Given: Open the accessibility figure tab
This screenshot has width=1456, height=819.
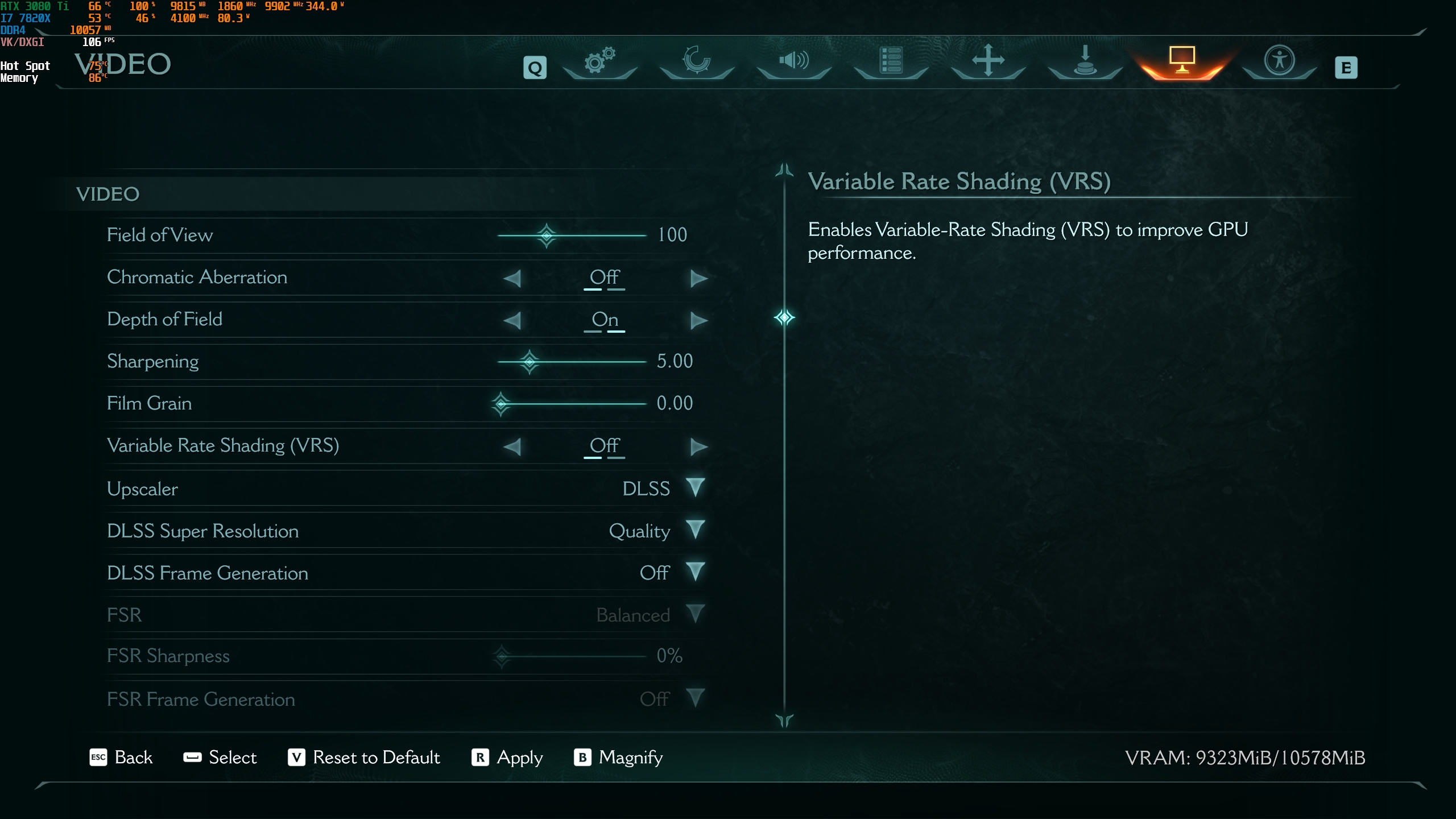Looking at the screenshot, I should coord(1279,60).
